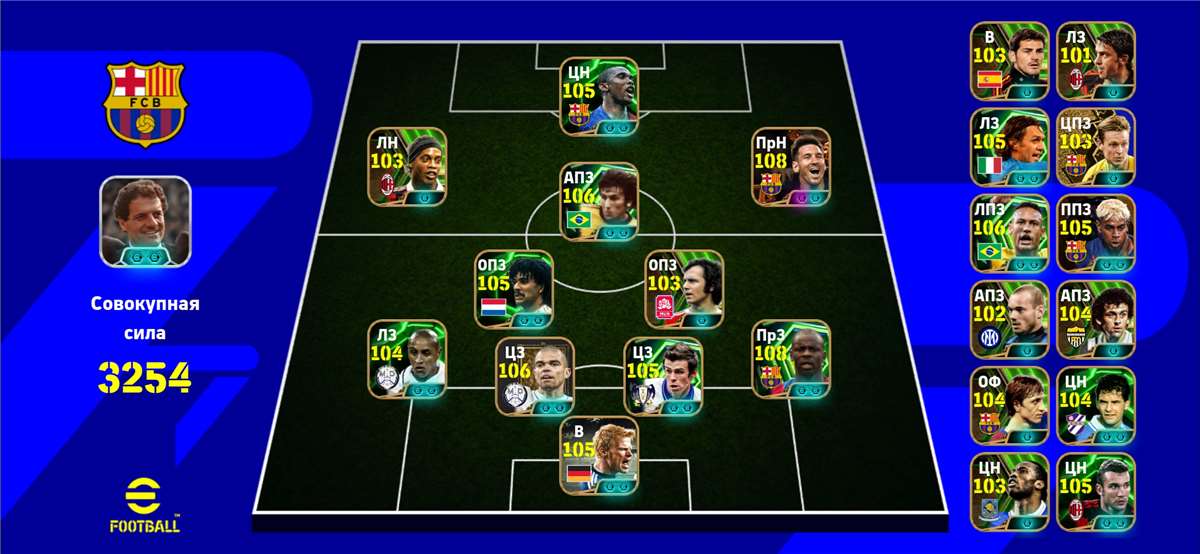Select the ПрЗ 108 right-back card

click(791, 360)
